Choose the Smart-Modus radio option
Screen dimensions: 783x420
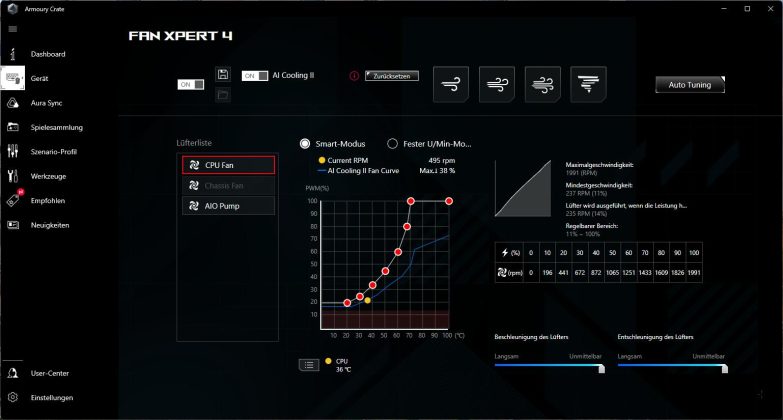pyautogui.click(x=305, y=144)
